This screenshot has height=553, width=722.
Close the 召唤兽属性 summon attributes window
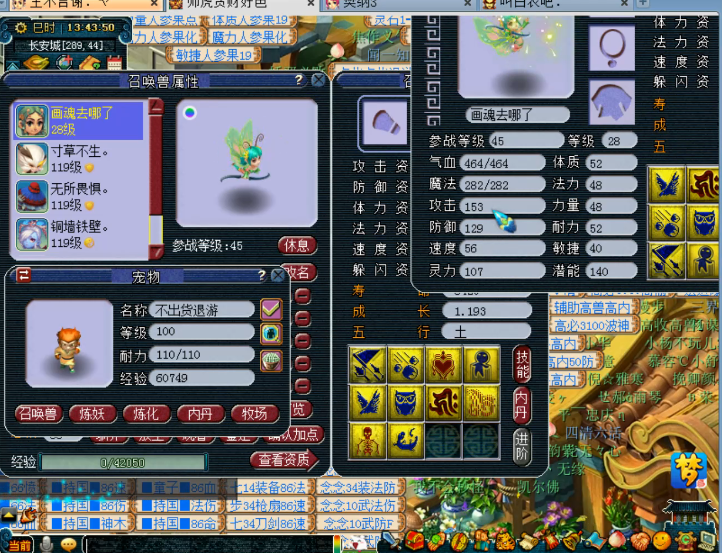pos(318,80)
